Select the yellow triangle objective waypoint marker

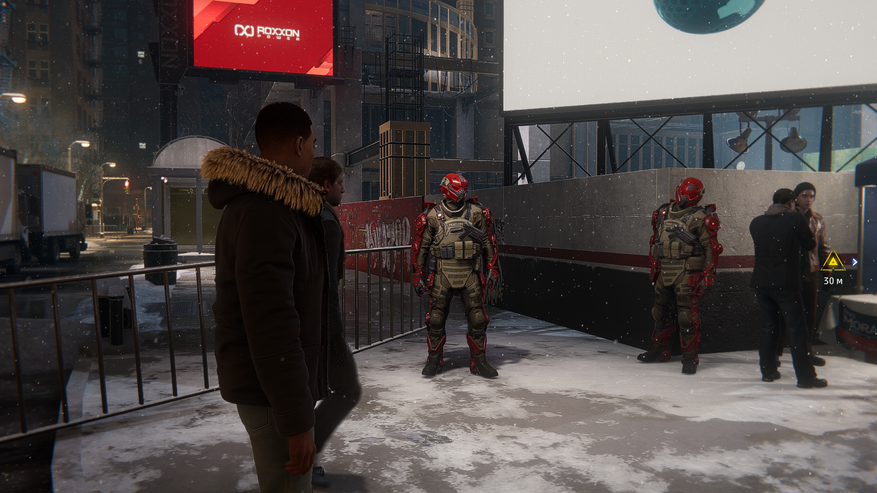[x=832, y=262]
